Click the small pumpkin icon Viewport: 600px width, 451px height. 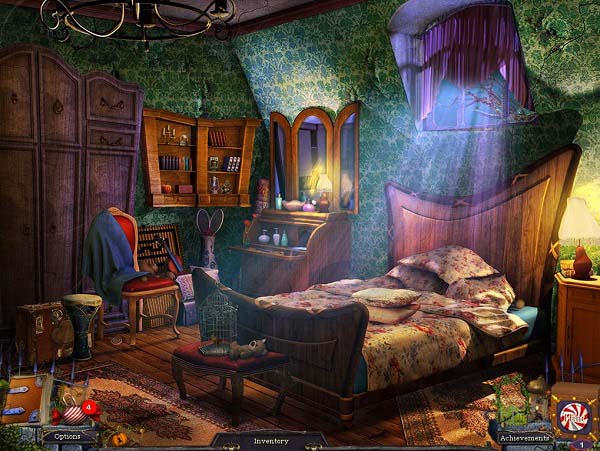(x=118, y=438)
